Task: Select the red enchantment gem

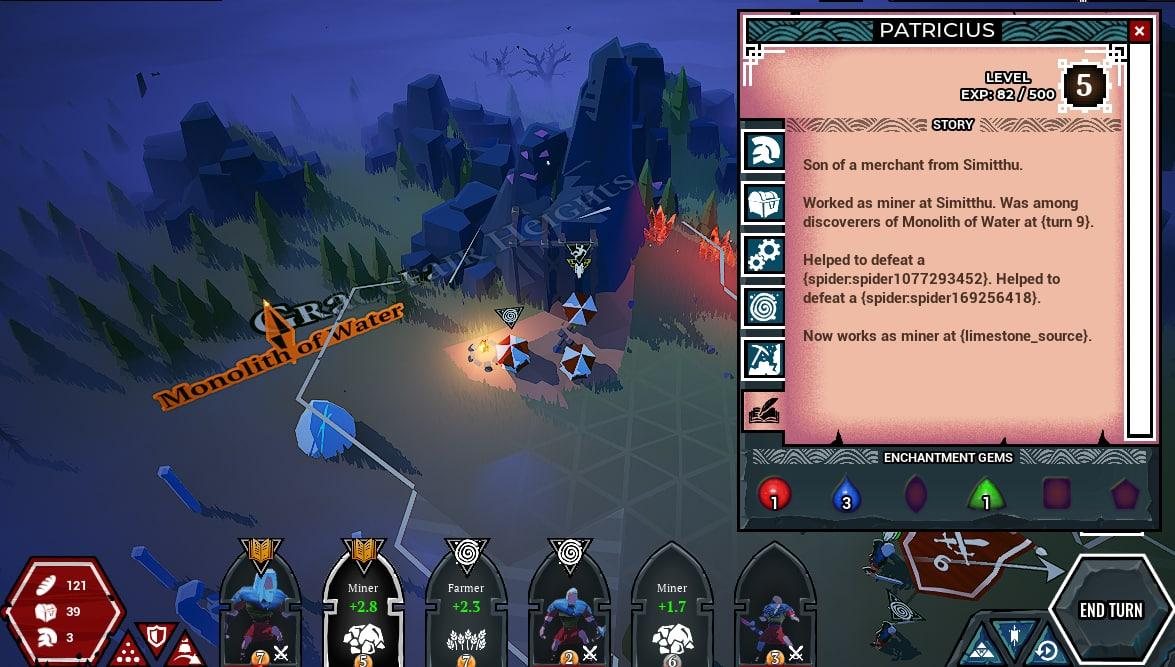Action: tap(774, 494)
